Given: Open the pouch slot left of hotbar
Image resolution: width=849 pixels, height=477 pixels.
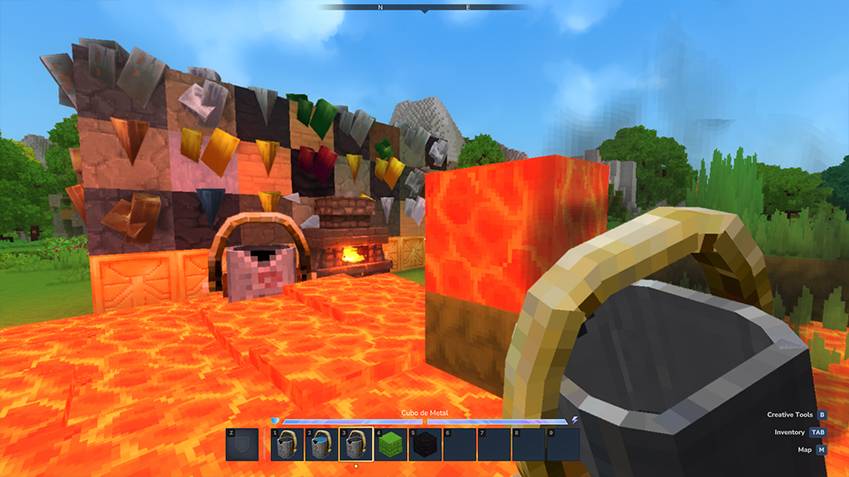Looking at the screenshot, I should tap(241, 445).
